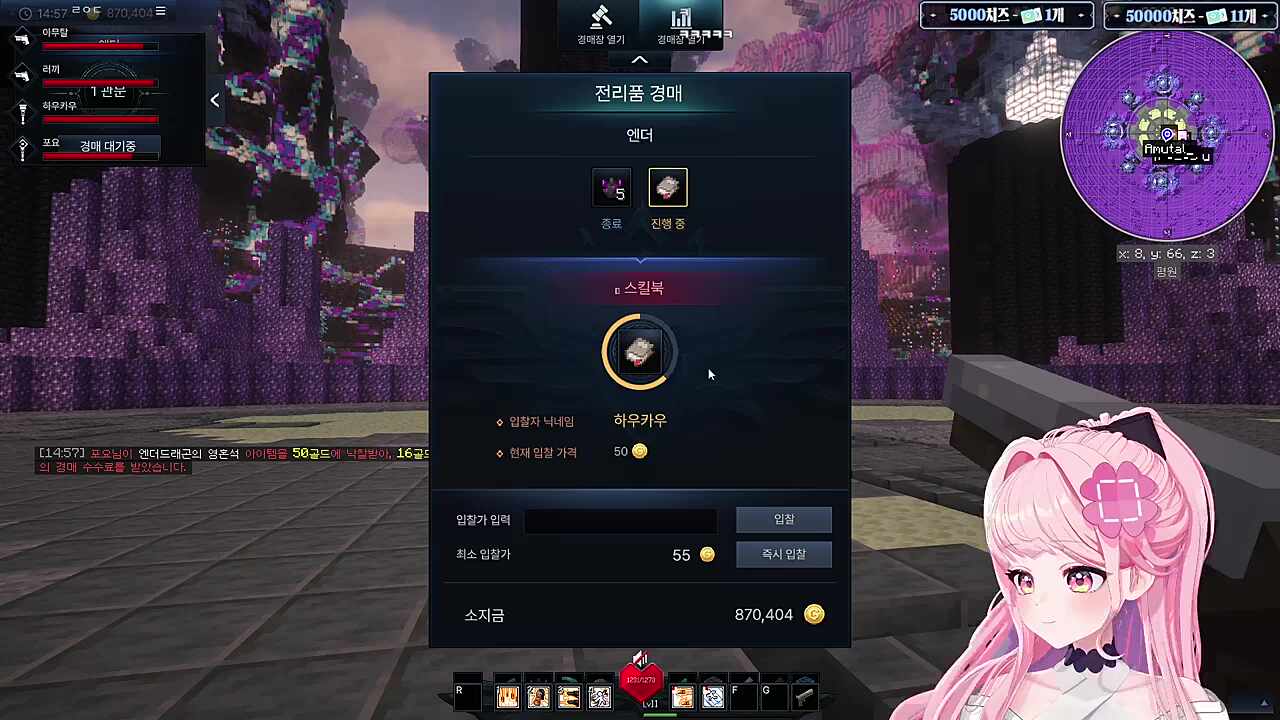Click the green experience bar at the bottom

click(660, 715)
